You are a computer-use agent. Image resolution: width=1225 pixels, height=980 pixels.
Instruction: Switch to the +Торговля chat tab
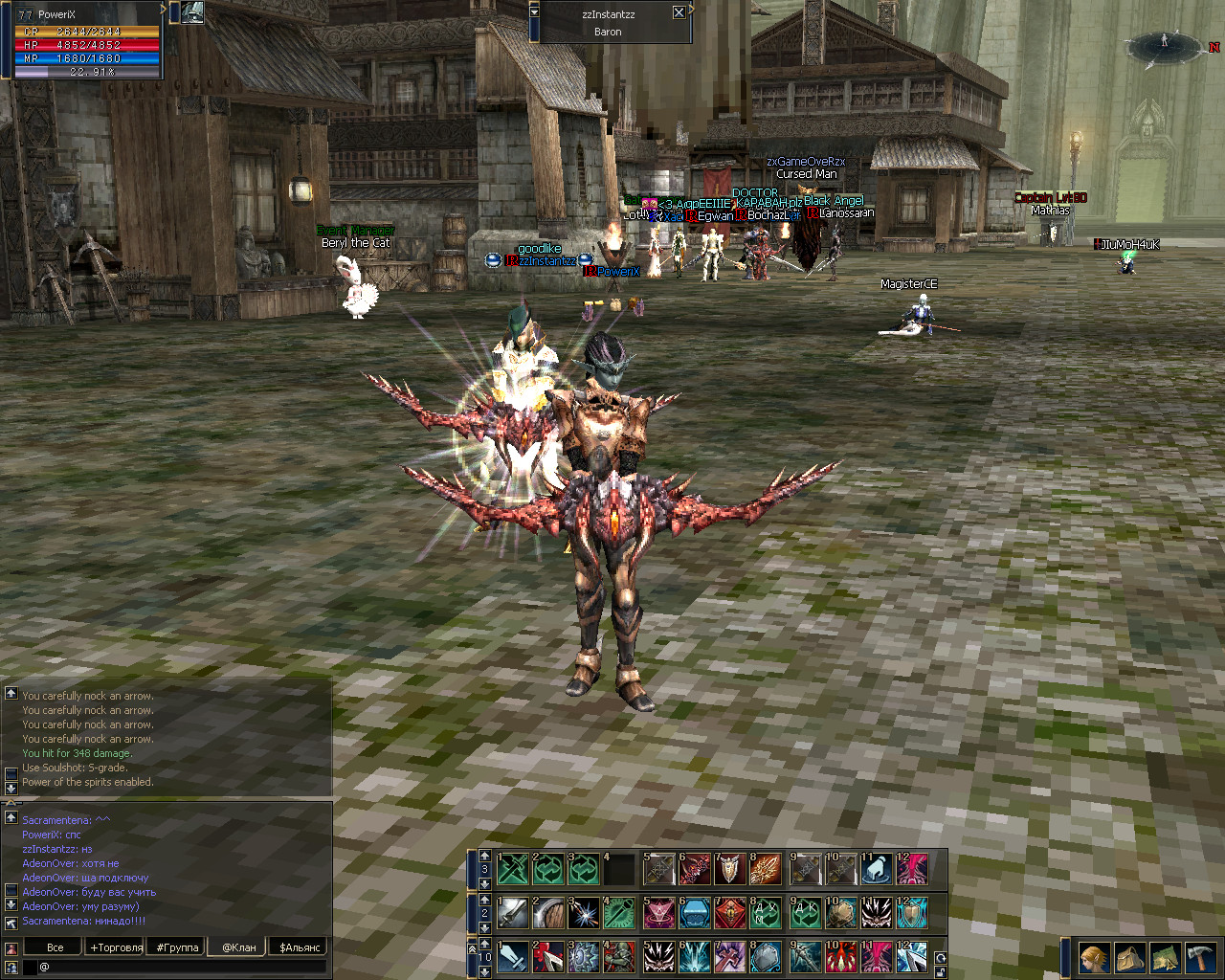coord(116,947)
